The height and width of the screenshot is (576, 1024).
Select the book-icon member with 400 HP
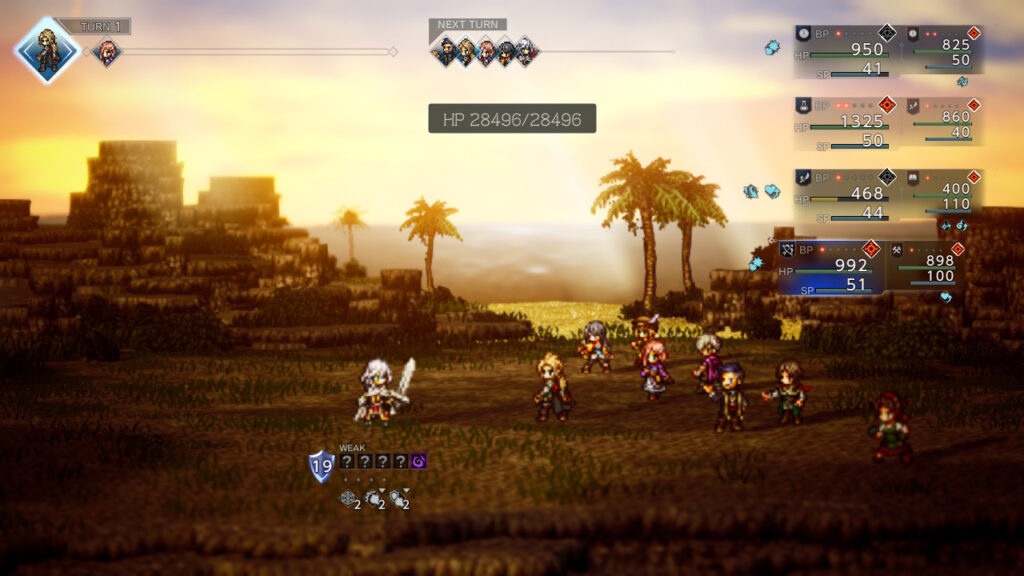[944, 192]
